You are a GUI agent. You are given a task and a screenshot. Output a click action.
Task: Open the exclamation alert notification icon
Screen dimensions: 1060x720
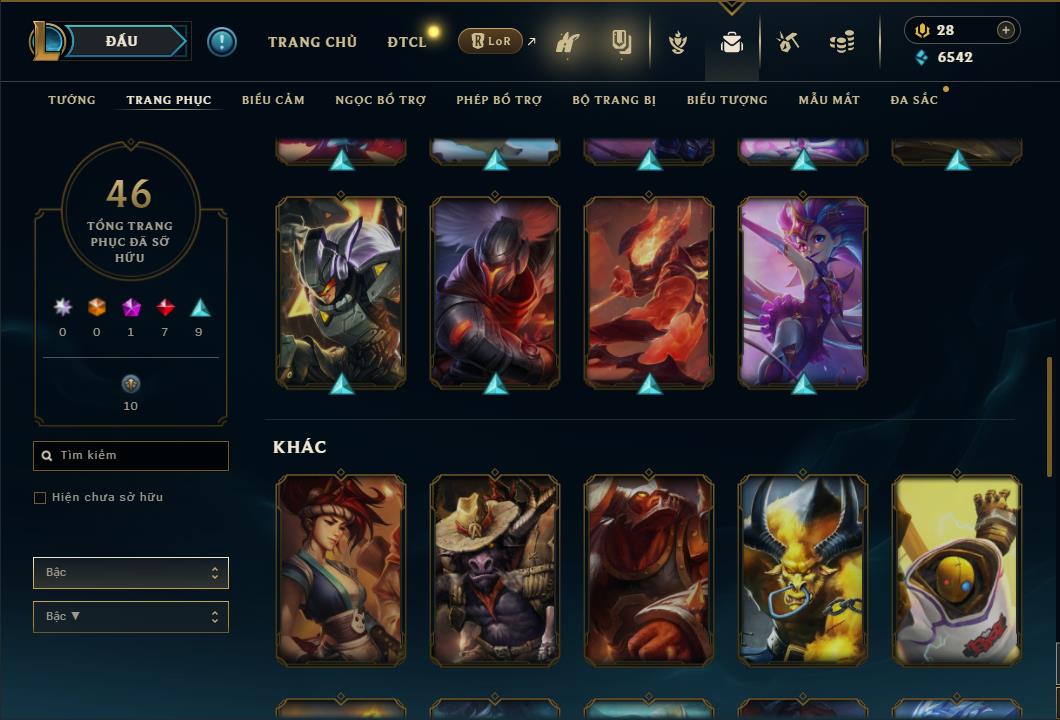[x=222, y=42]
